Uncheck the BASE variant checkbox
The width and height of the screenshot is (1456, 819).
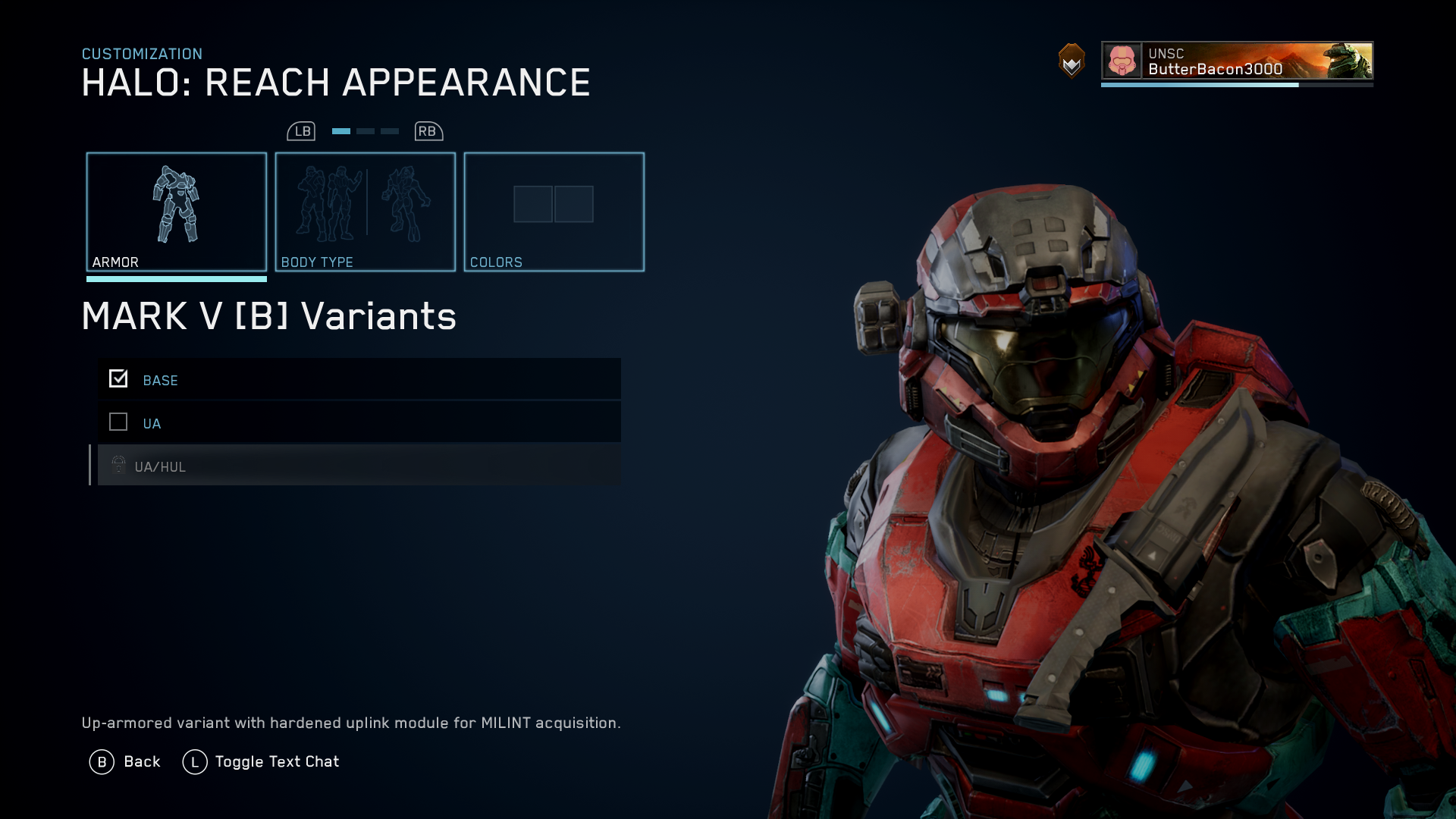click(118, 378)
